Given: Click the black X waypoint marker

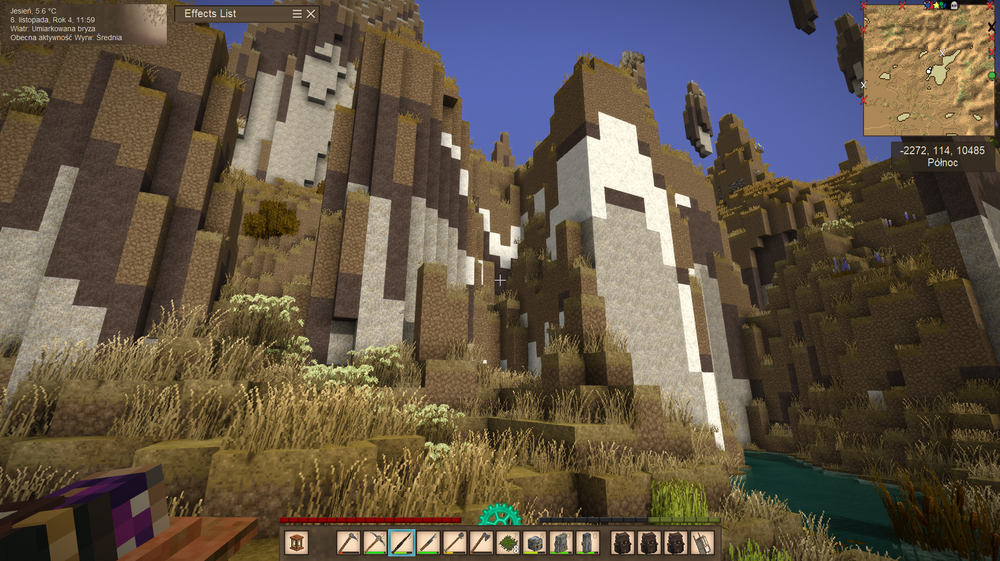Looking at the screenshot, I should click(x=991, y=26).
